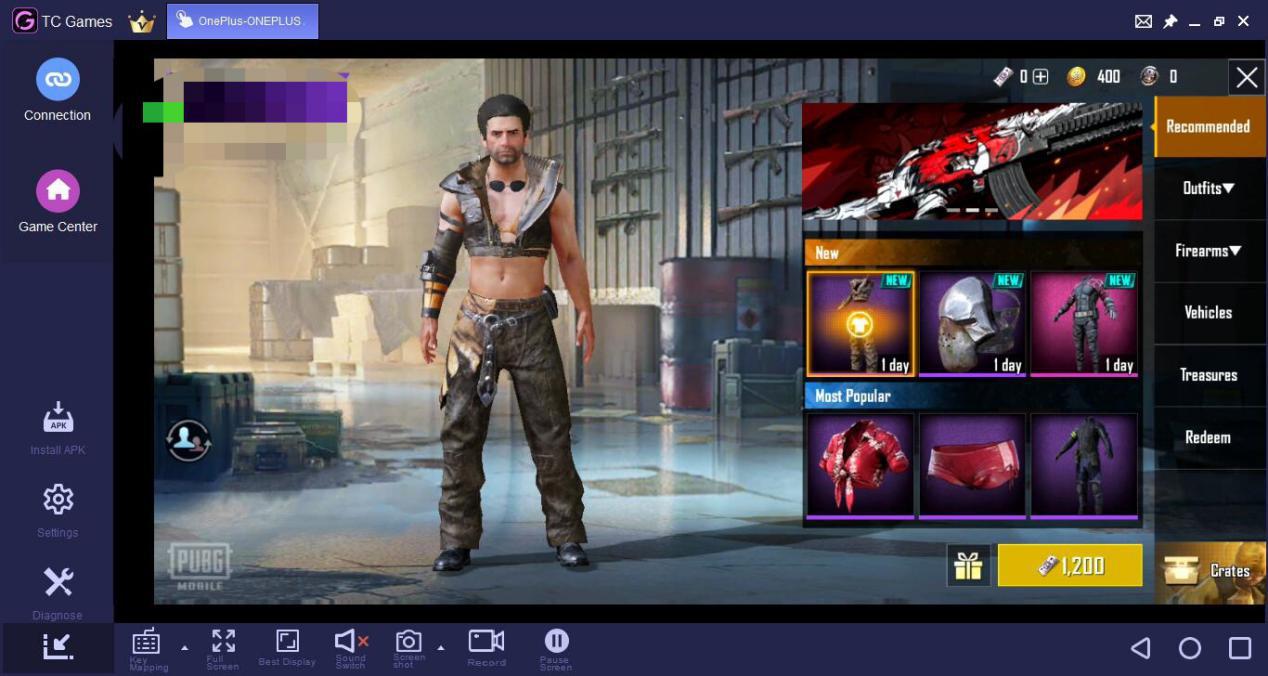This screenshot has height=676, width=1268.
Task: Expand the Firearms category
Action: tap(1208, 251)
